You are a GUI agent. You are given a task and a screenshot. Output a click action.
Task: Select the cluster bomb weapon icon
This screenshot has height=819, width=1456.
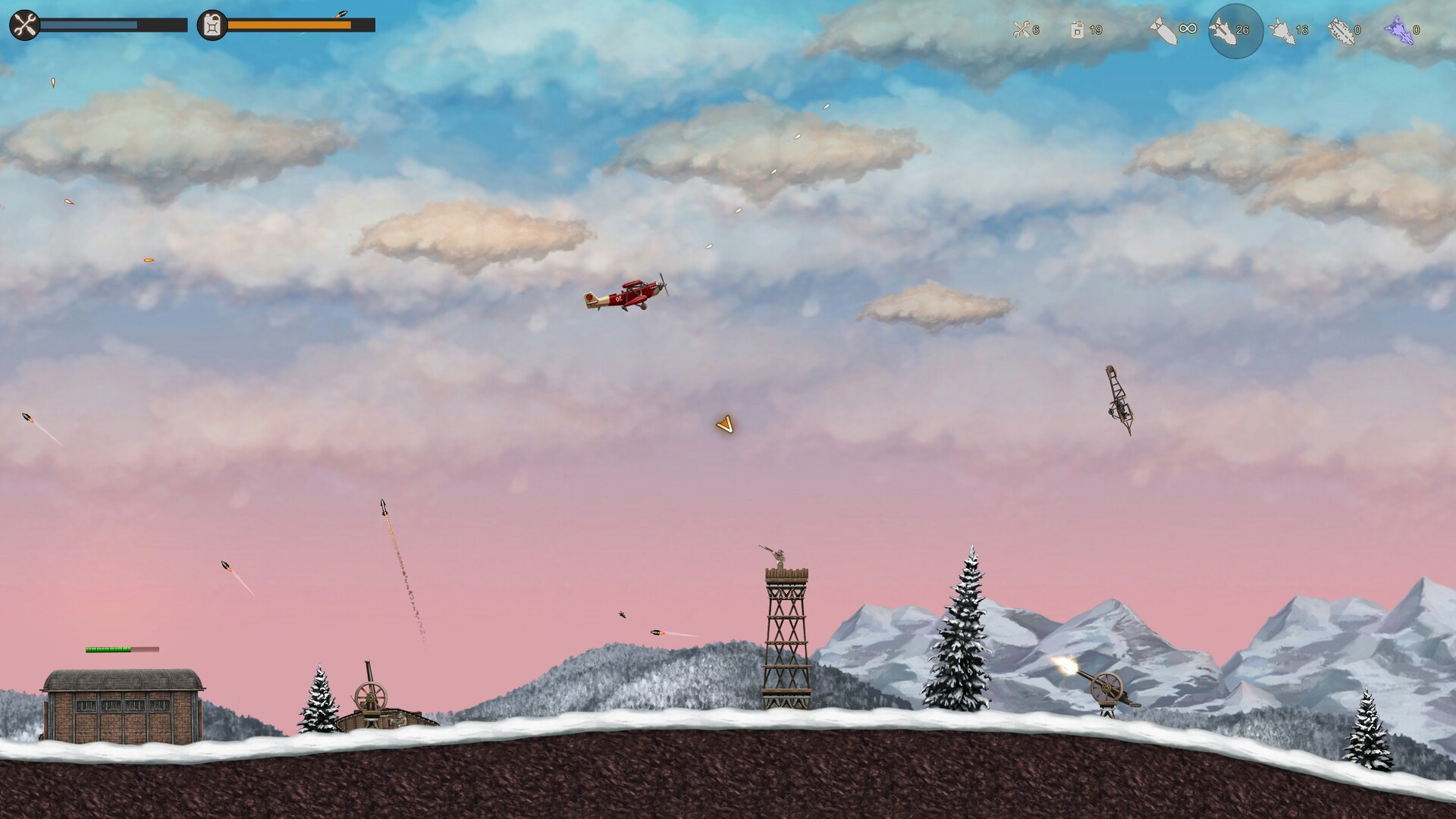pos(1341,31)
